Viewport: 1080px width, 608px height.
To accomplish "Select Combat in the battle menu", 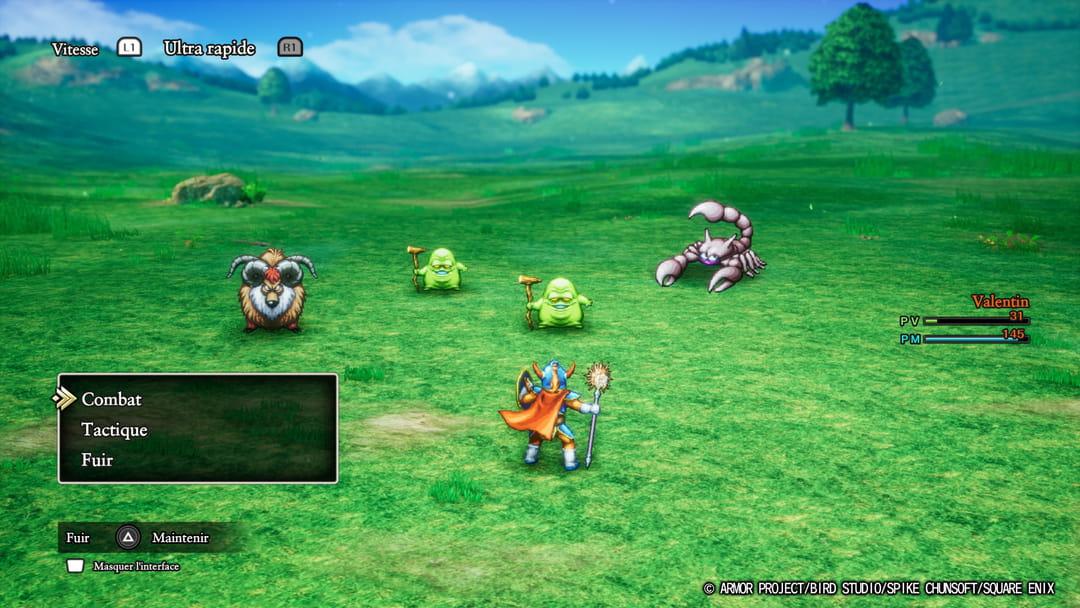I will pos(111,399).
